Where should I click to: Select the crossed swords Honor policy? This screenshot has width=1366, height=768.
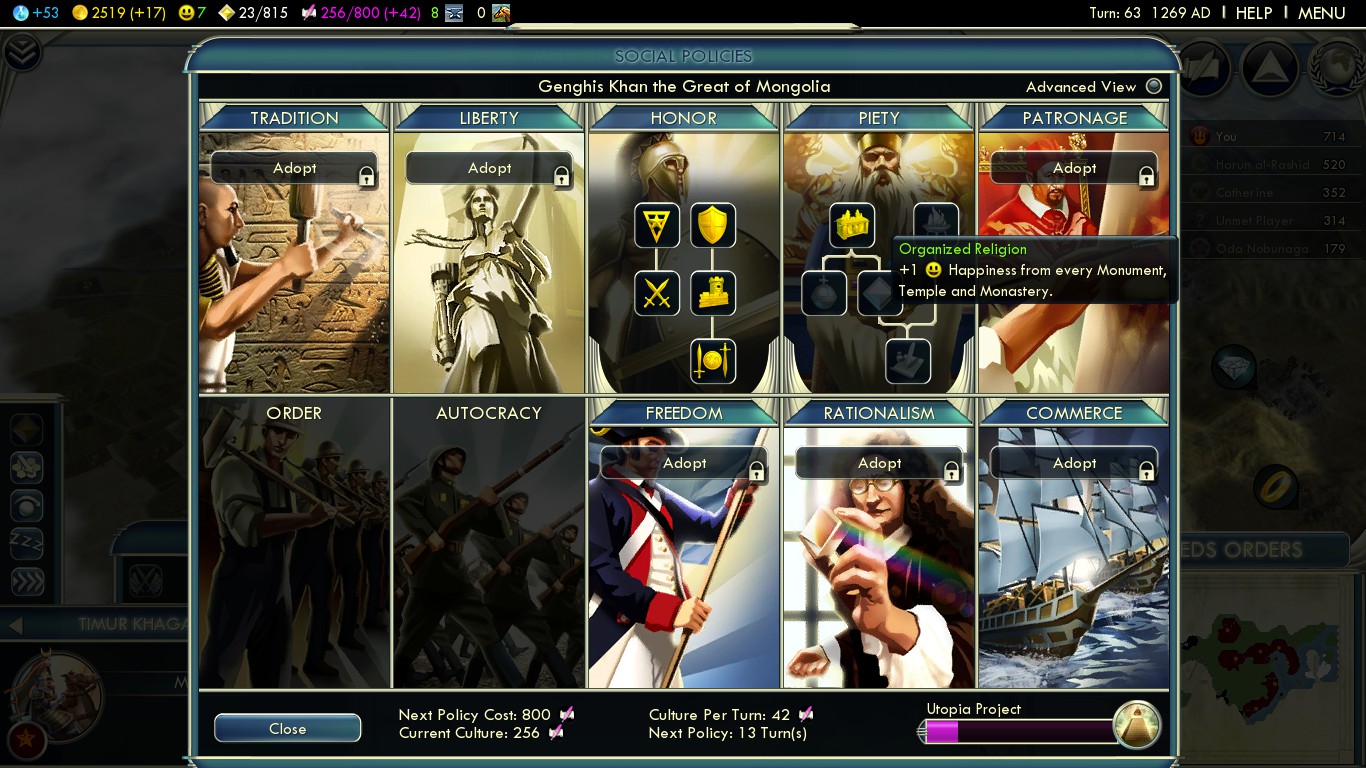click(x=657, y=294)
